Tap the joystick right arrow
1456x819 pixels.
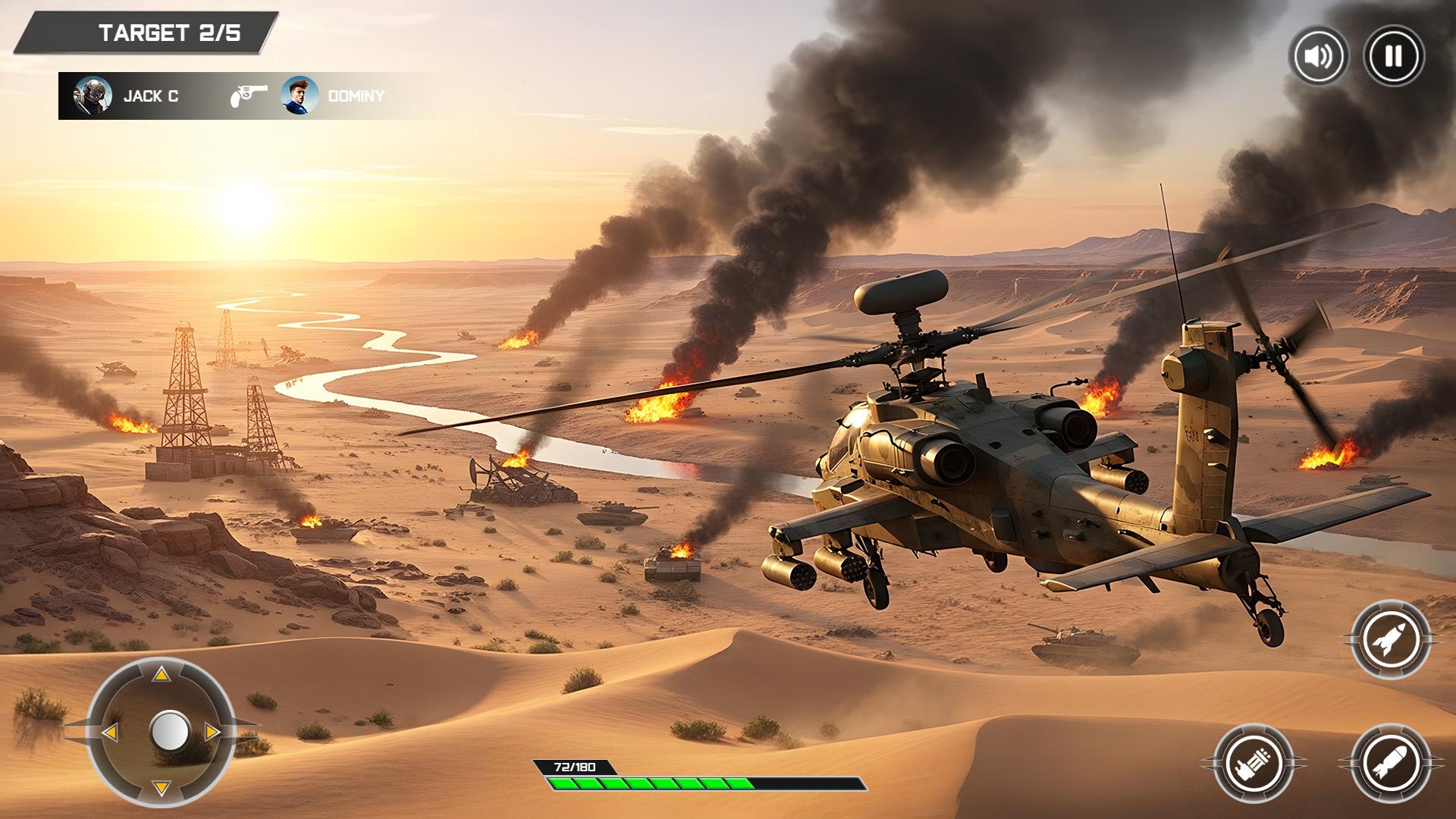(212, 732)
